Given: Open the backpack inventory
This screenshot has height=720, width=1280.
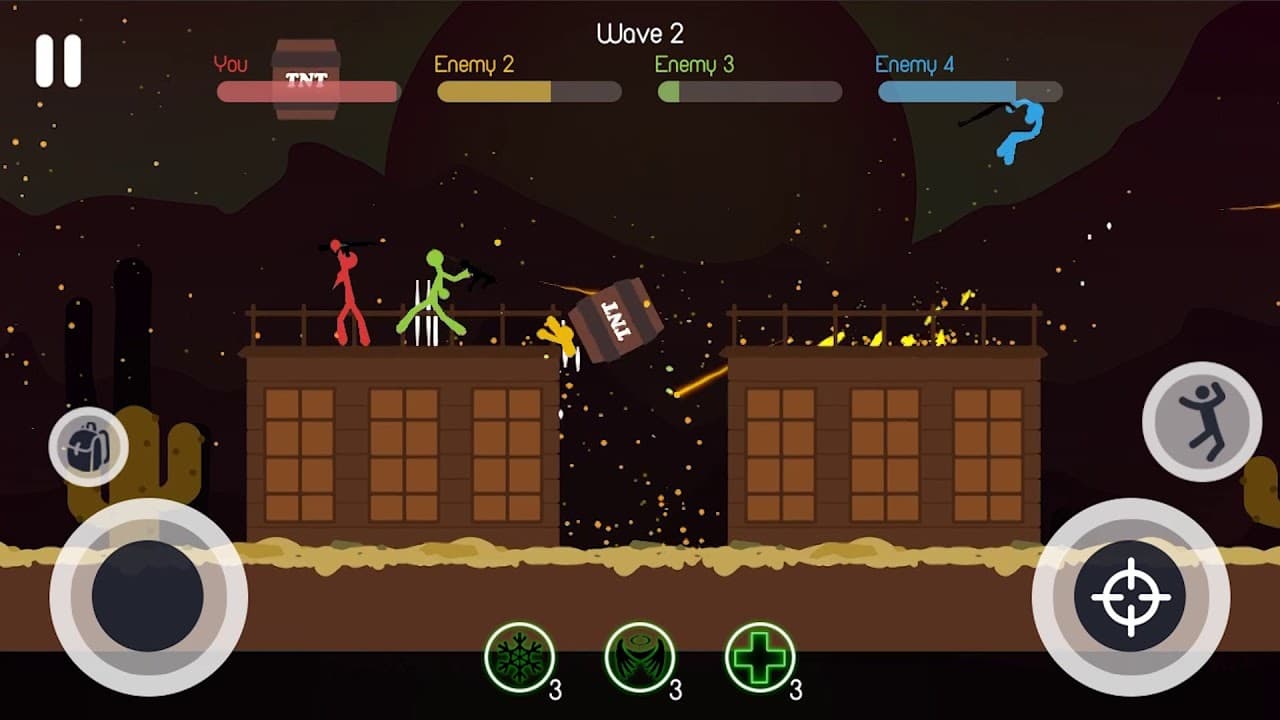Looking at the screenshot, I should click(88, 445).
